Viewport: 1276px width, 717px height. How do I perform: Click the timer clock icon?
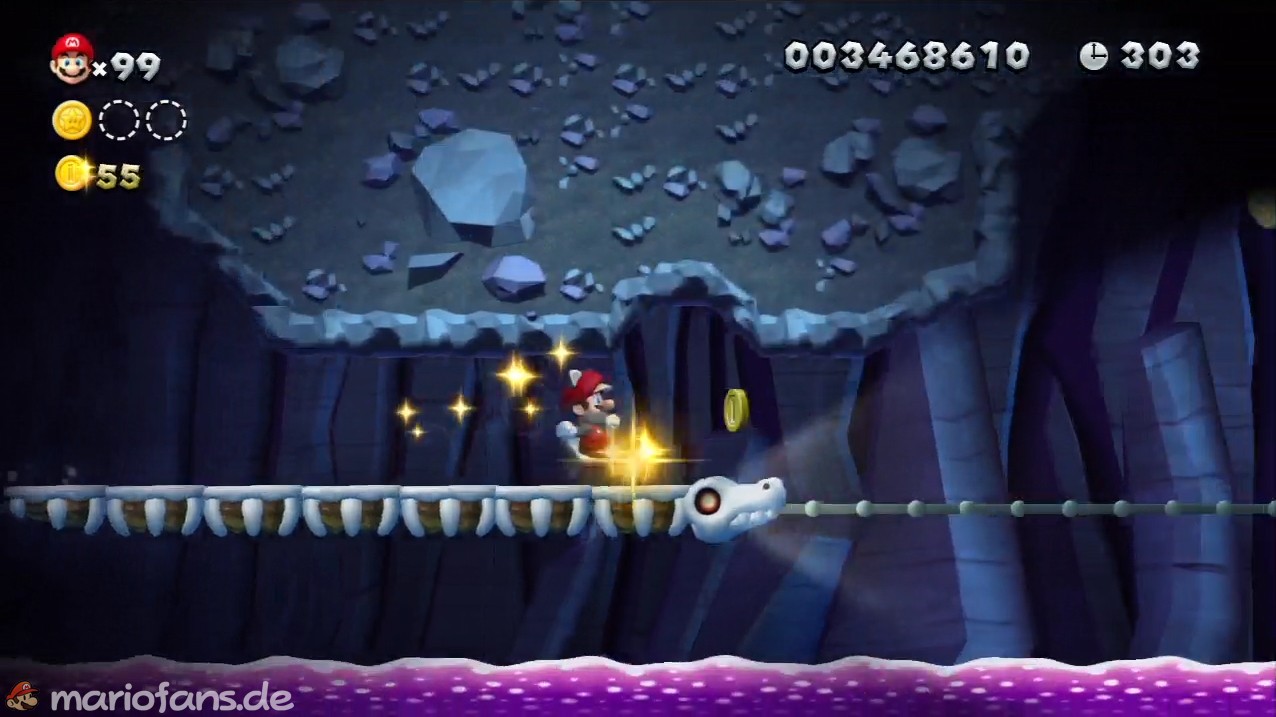[x=1093, y=56]
